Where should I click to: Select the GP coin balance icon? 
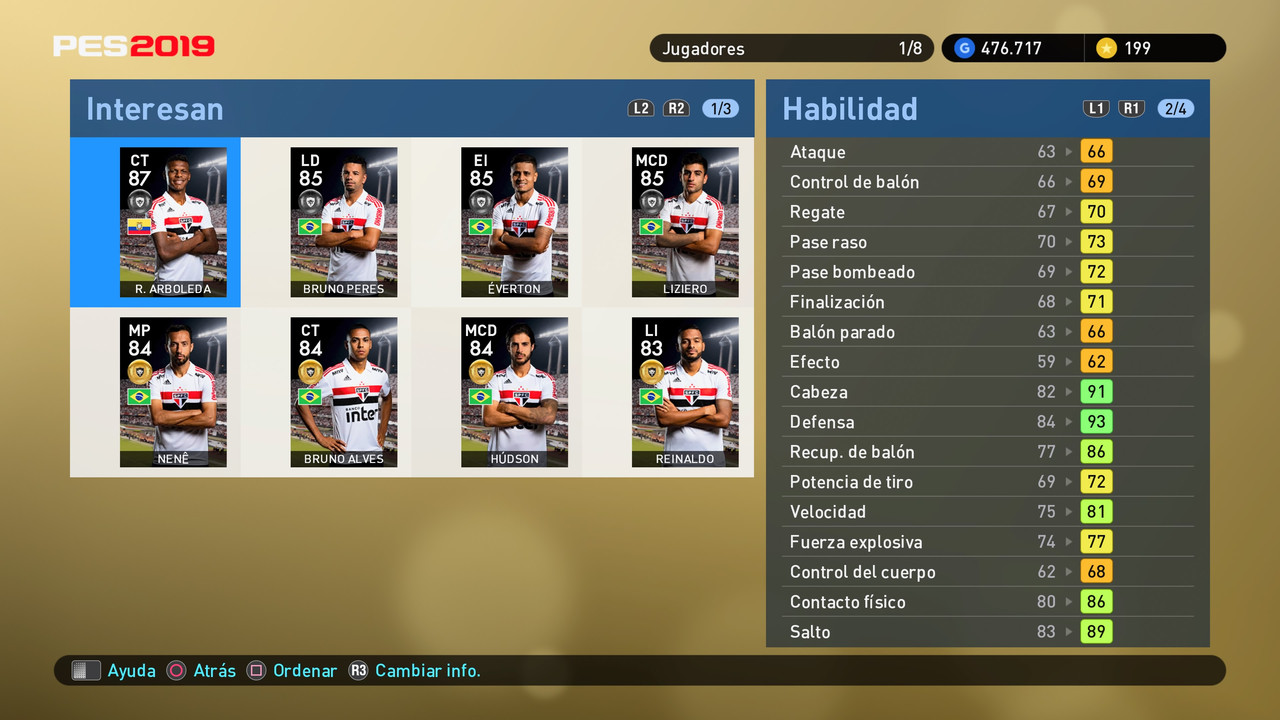pyautogui.click(x=964, y=47)
